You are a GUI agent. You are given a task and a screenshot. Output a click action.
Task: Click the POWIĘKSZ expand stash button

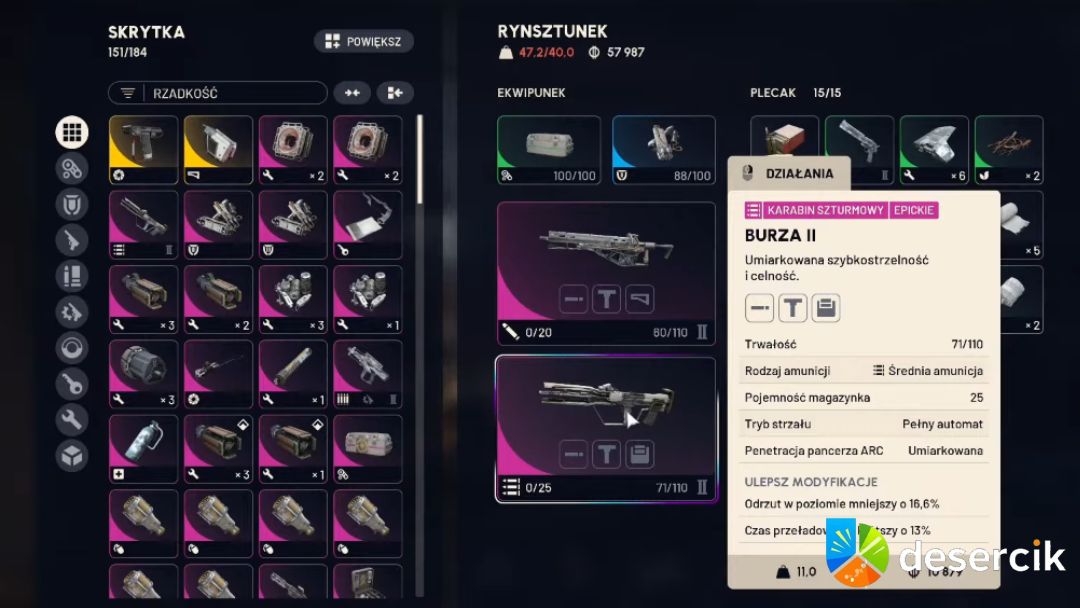363,41
